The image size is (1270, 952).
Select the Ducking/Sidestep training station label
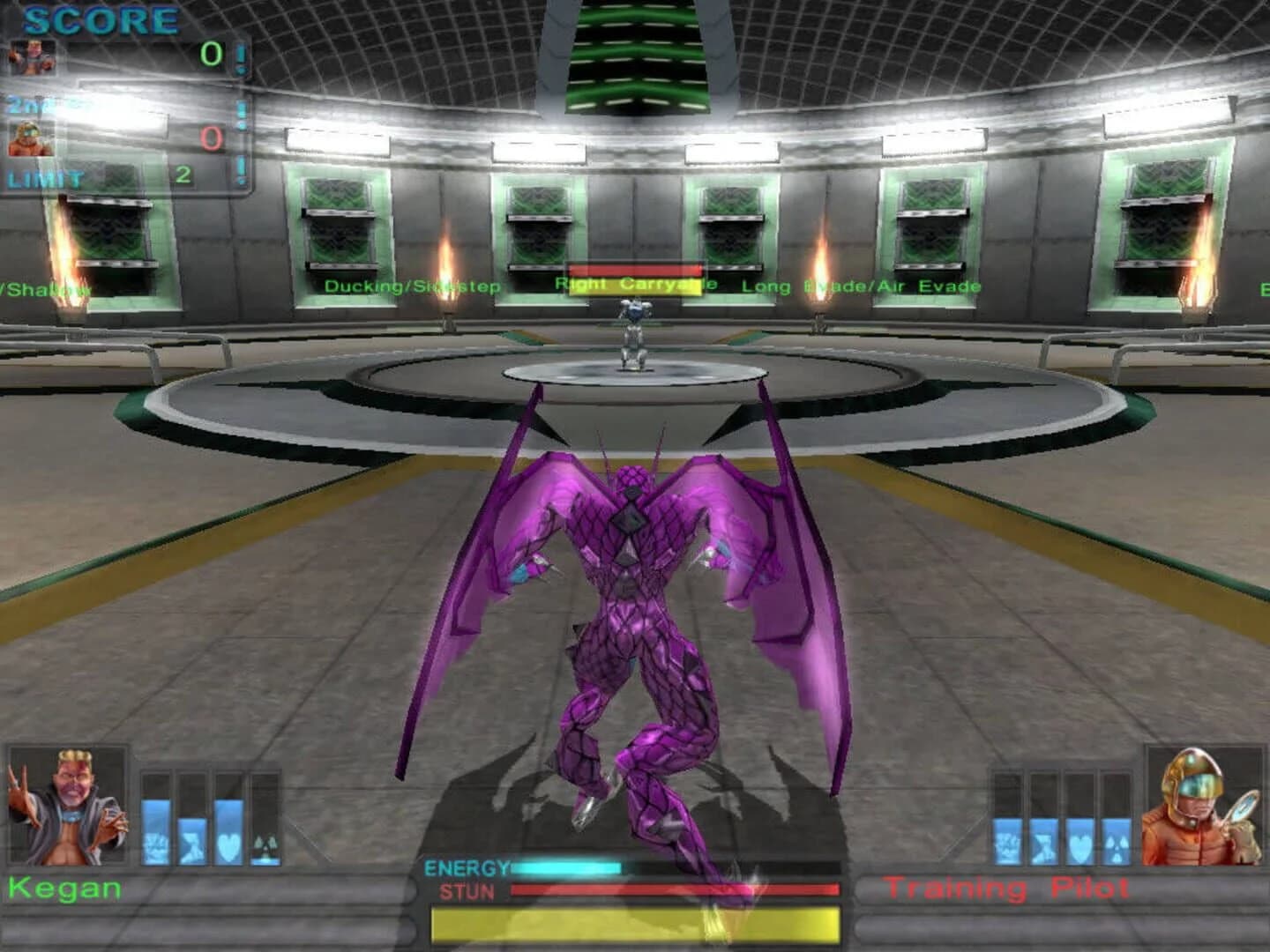tap(413, 285)
